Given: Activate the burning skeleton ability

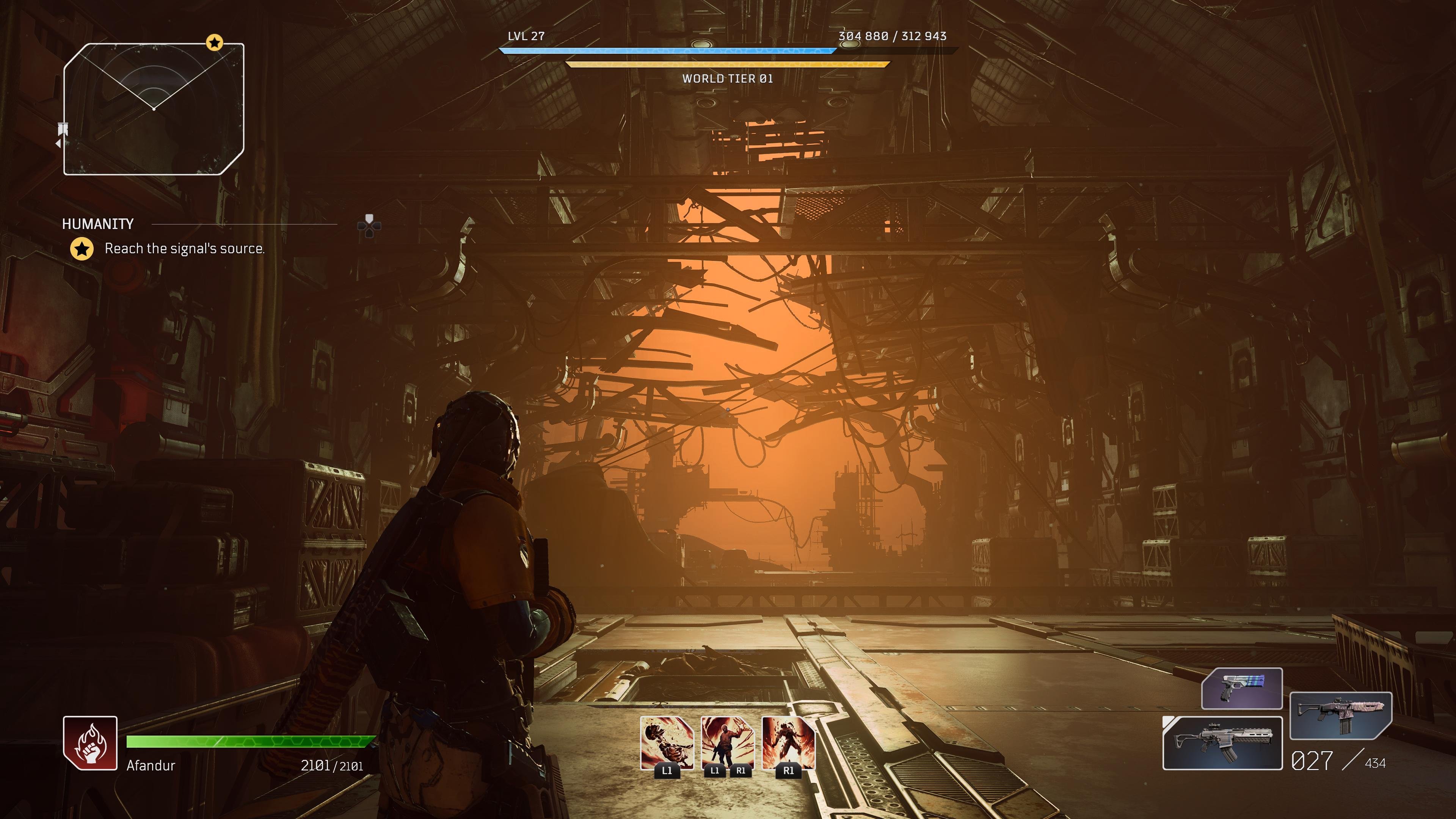Looking at the screenshot, I should pyautogui.click(x=667, y=743).
